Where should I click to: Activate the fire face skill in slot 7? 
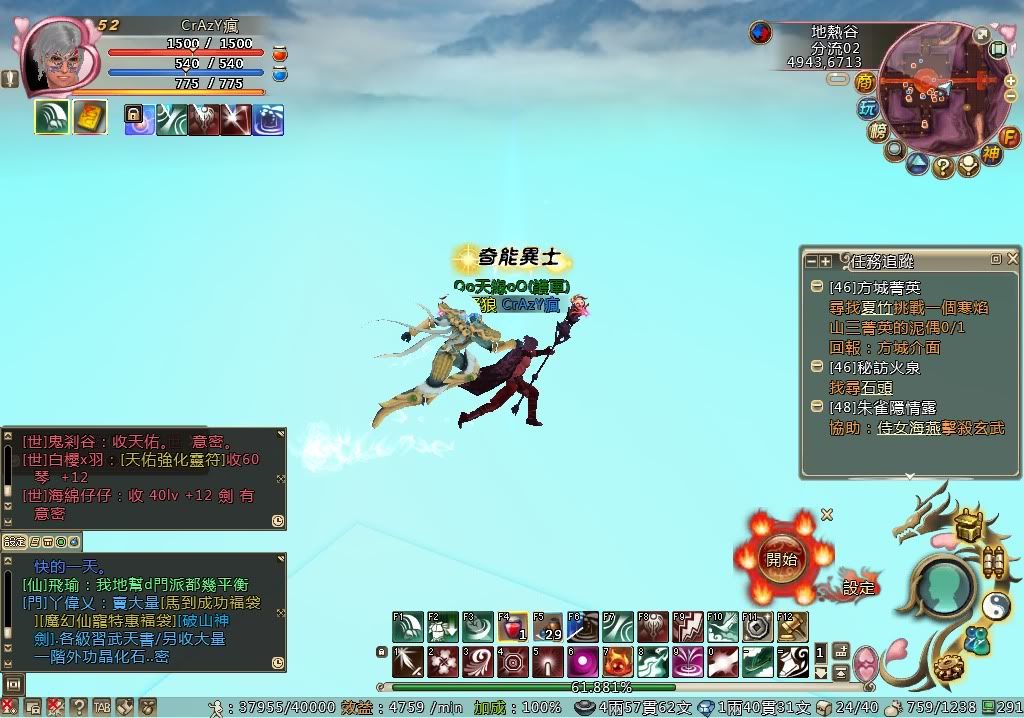click(617, 662)
